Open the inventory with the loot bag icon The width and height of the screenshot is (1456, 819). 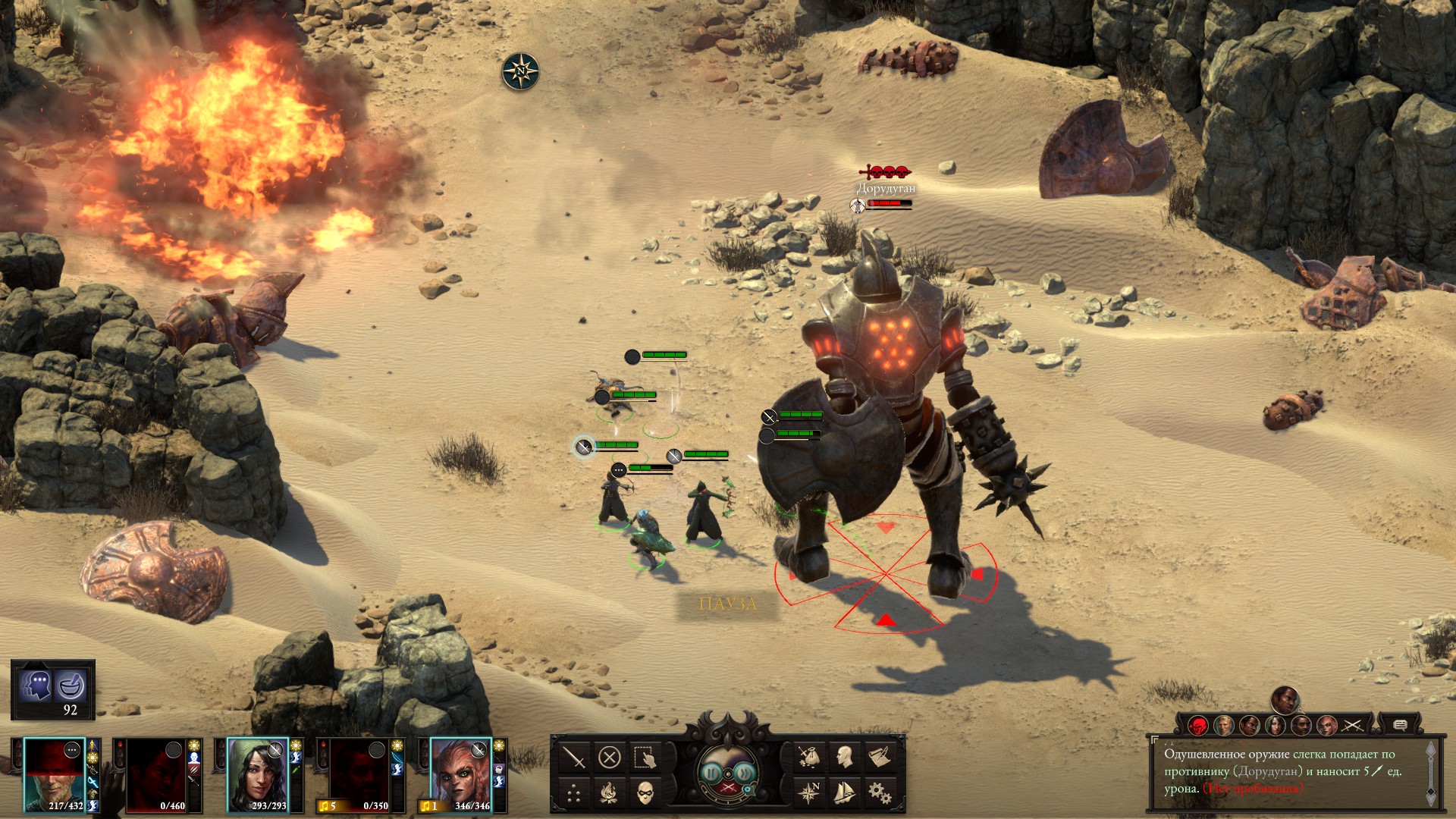point(809,757)
